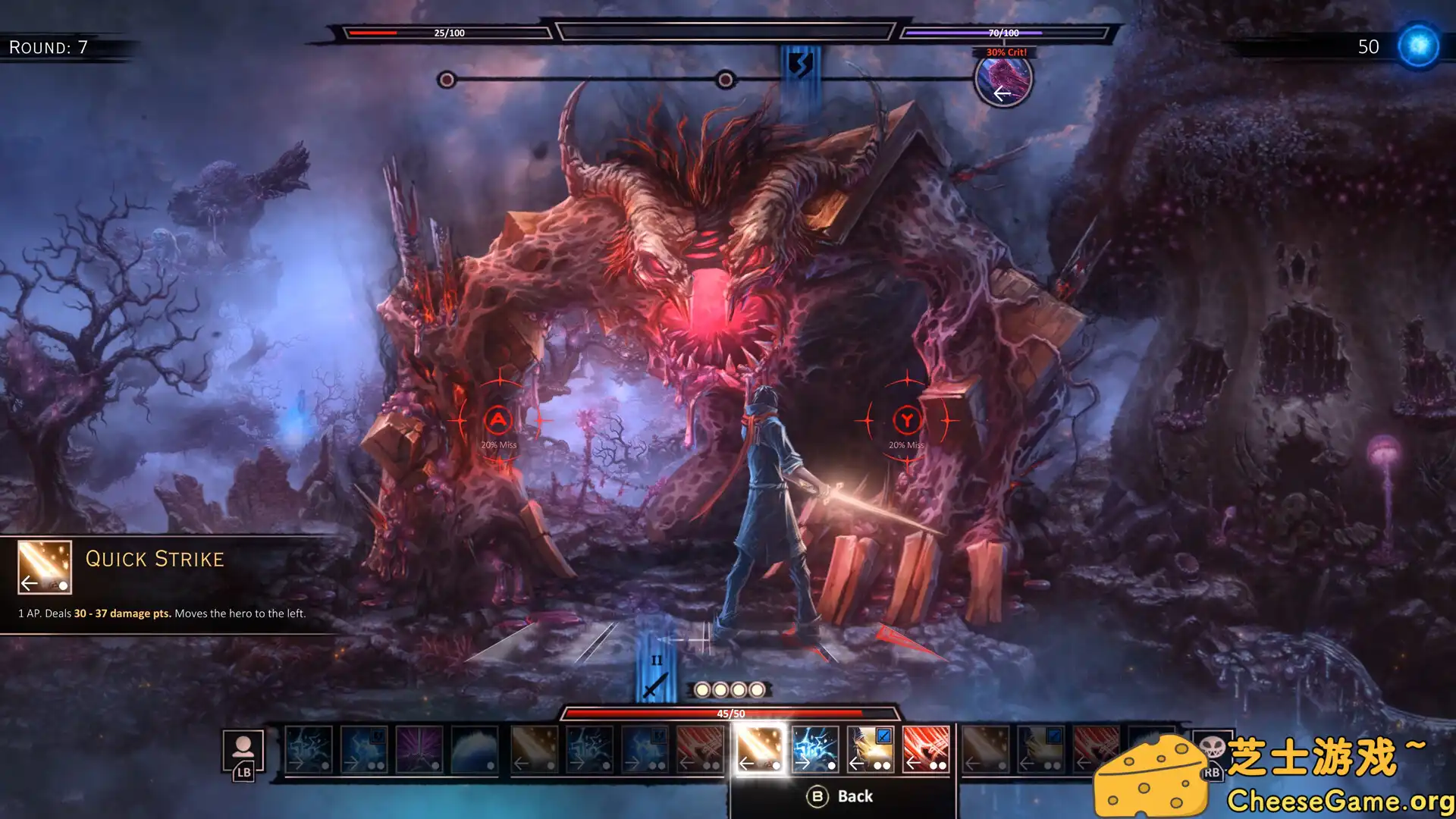Target the right weak point marked Y
1456x819 pixels.
(x=907, y=419)
